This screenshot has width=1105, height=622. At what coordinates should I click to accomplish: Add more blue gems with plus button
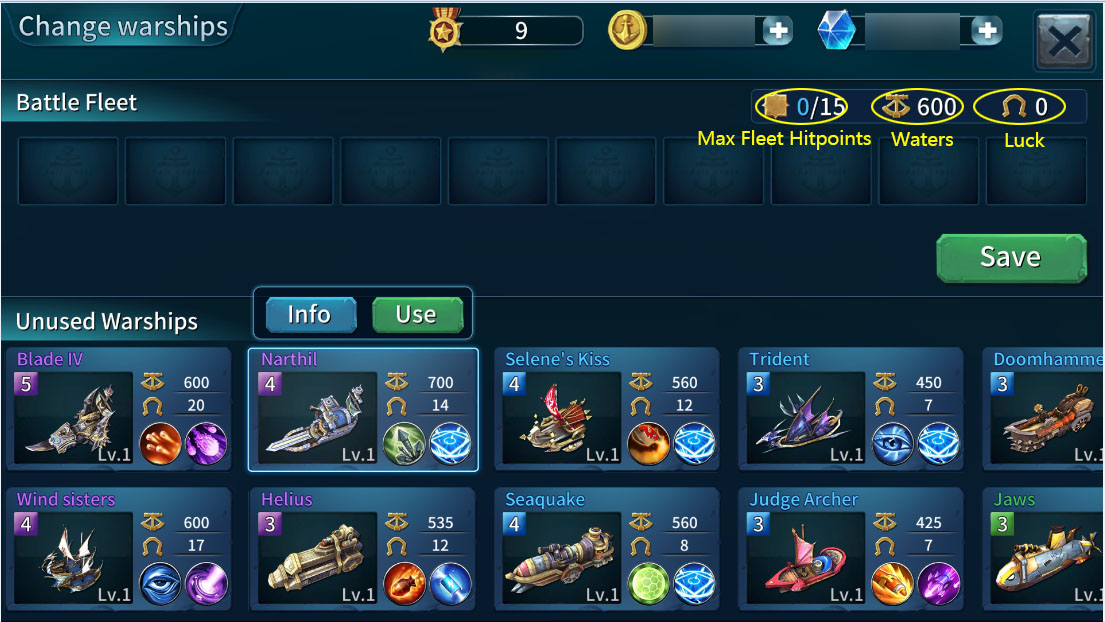[986, 32]
